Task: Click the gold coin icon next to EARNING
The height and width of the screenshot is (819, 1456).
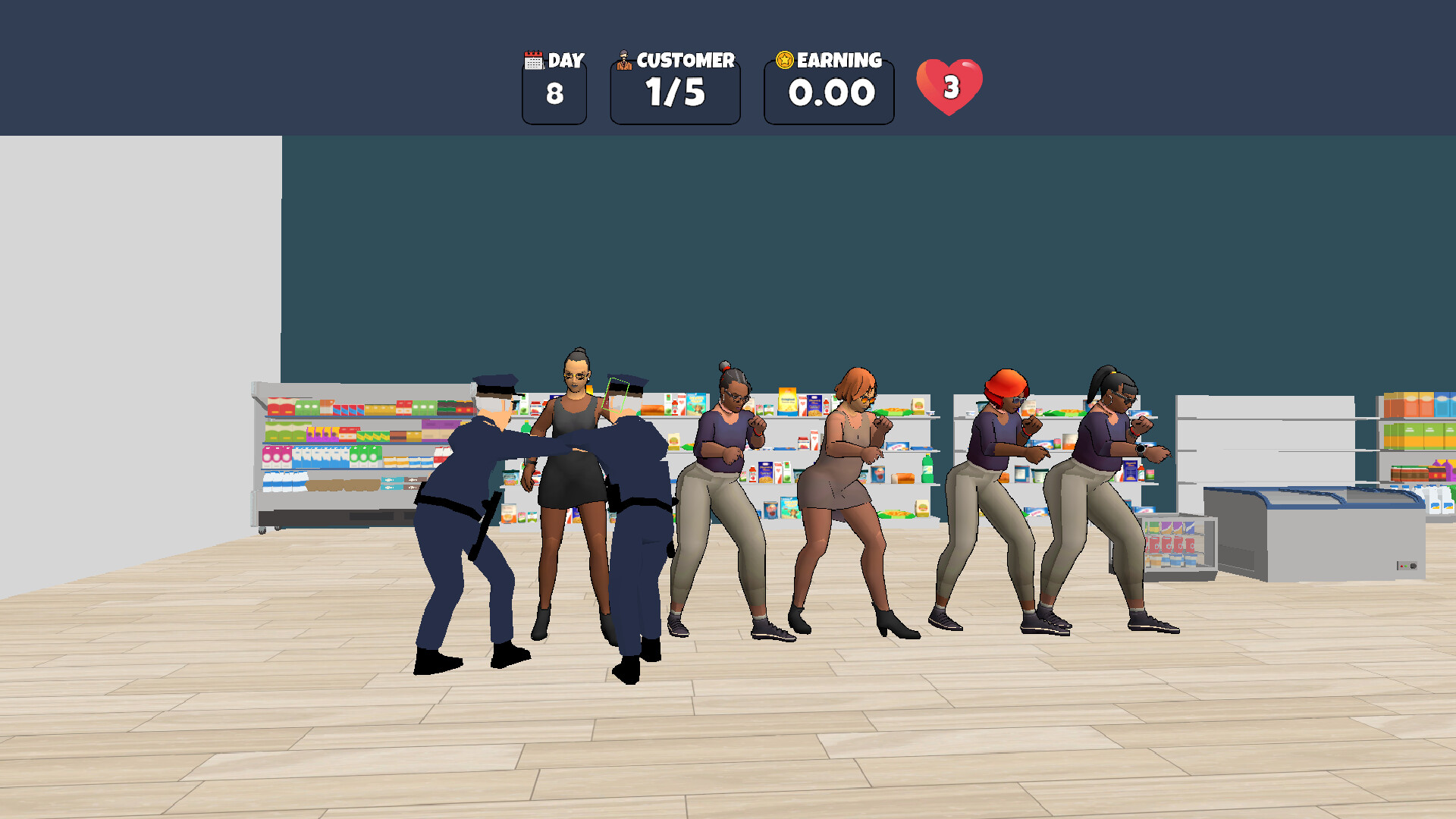Action: pos(783,58)
